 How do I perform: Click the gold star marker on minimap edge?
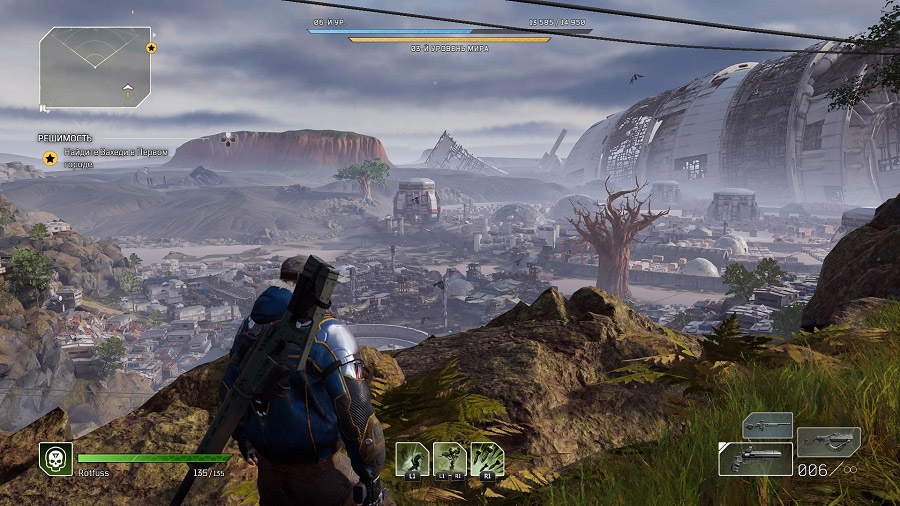(151, 47)
